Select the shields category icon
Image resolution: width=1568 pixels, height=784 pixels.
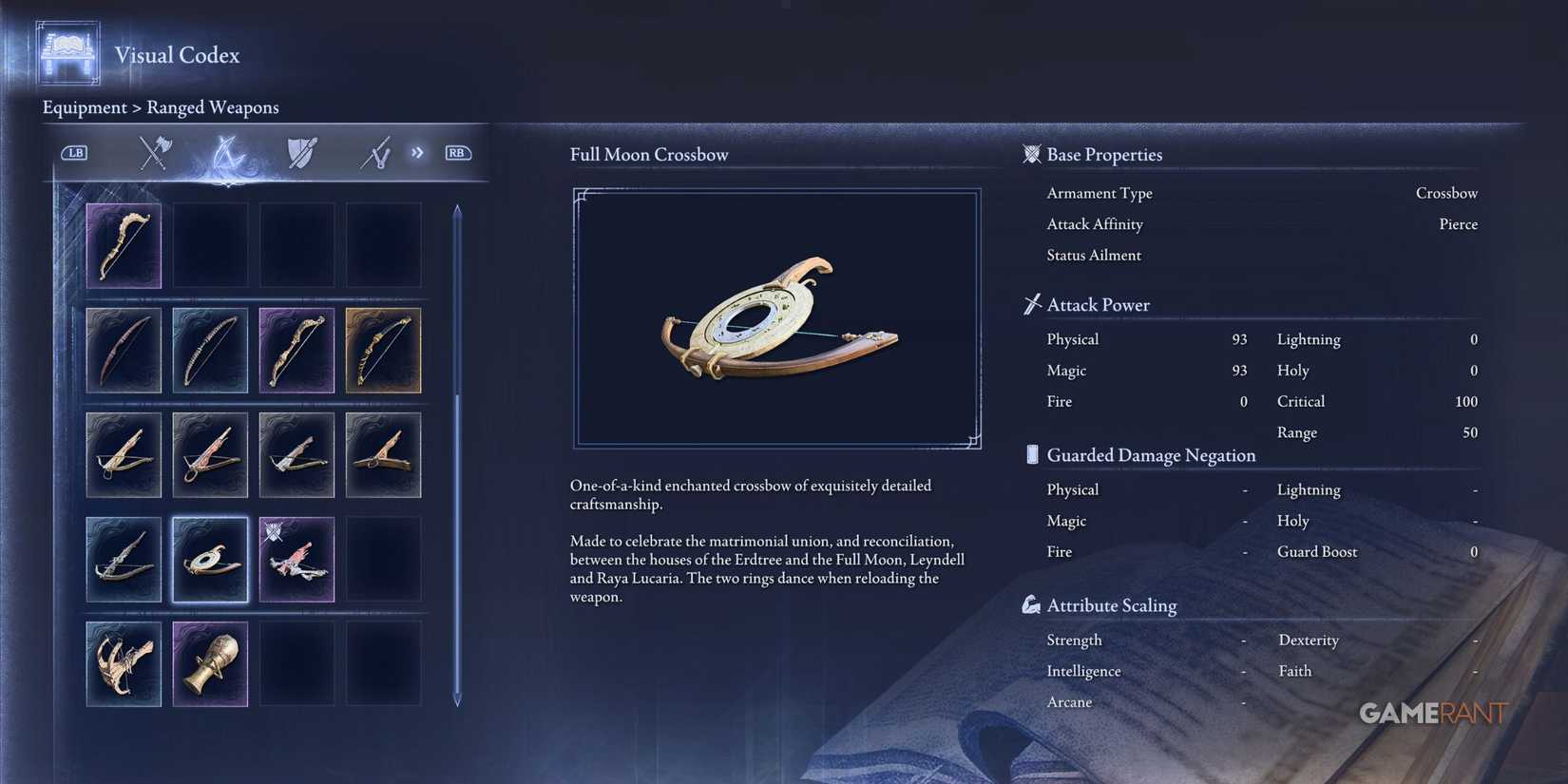click(302, 152)
